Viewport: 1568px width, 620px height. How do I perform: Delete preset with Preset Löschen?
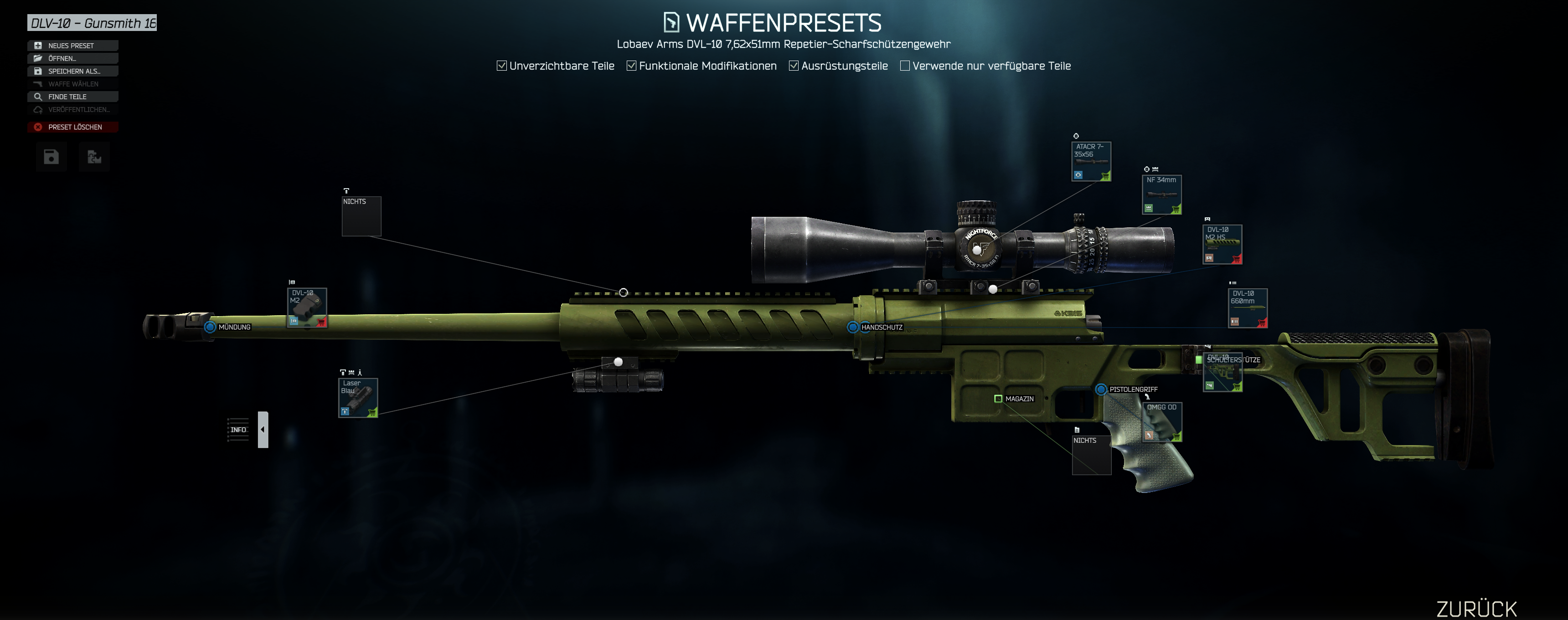tap(72, 127)
